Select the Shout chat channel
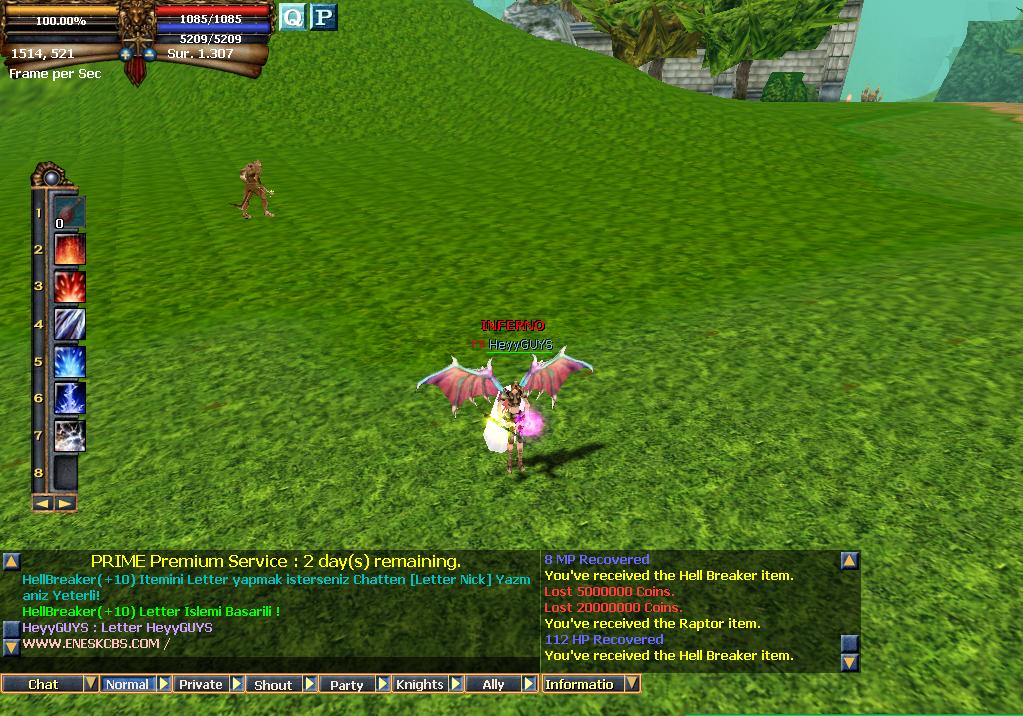The width and height of the screenshot is (1023, 716). click(273, 684)
